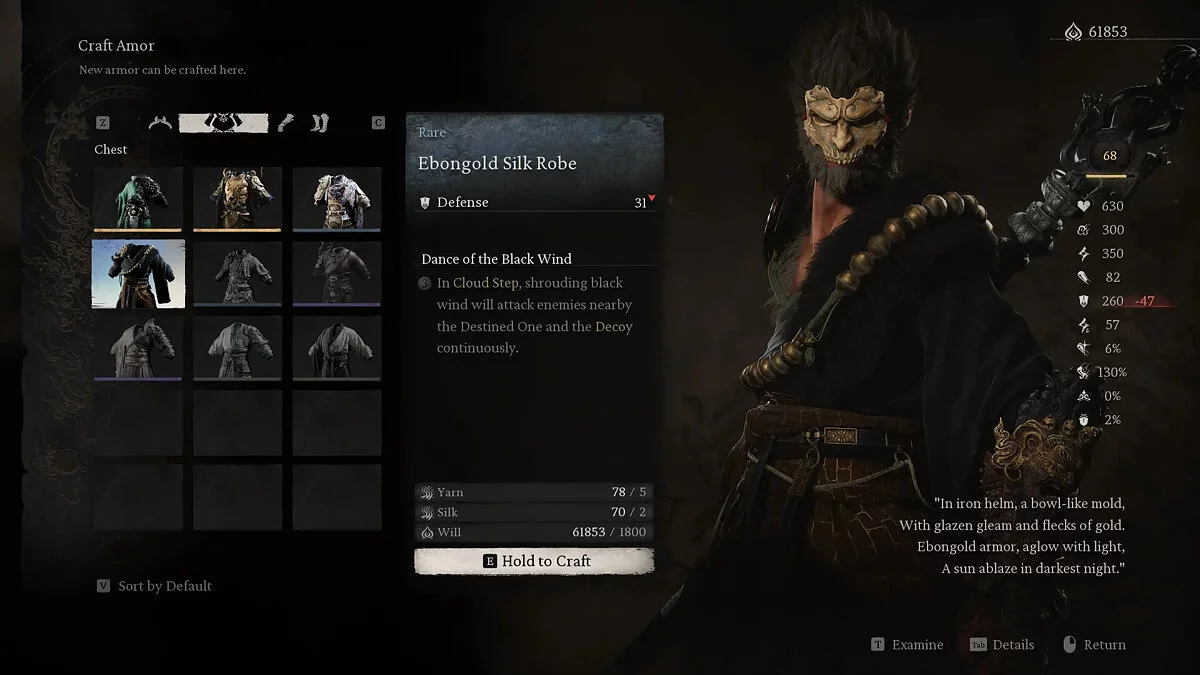Craft the Ebongold Silk Robe
This screenshot has height=675, width=1200.
click(x=534, y=561)
